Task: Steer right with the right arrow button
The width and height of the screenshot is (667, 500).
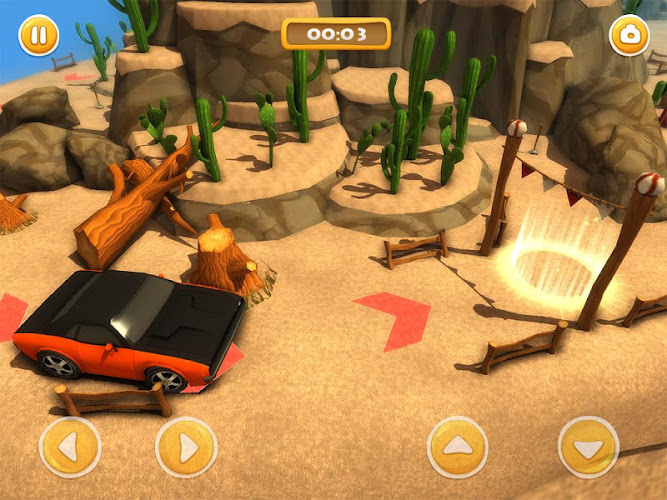Action: [x=187, y=447]
